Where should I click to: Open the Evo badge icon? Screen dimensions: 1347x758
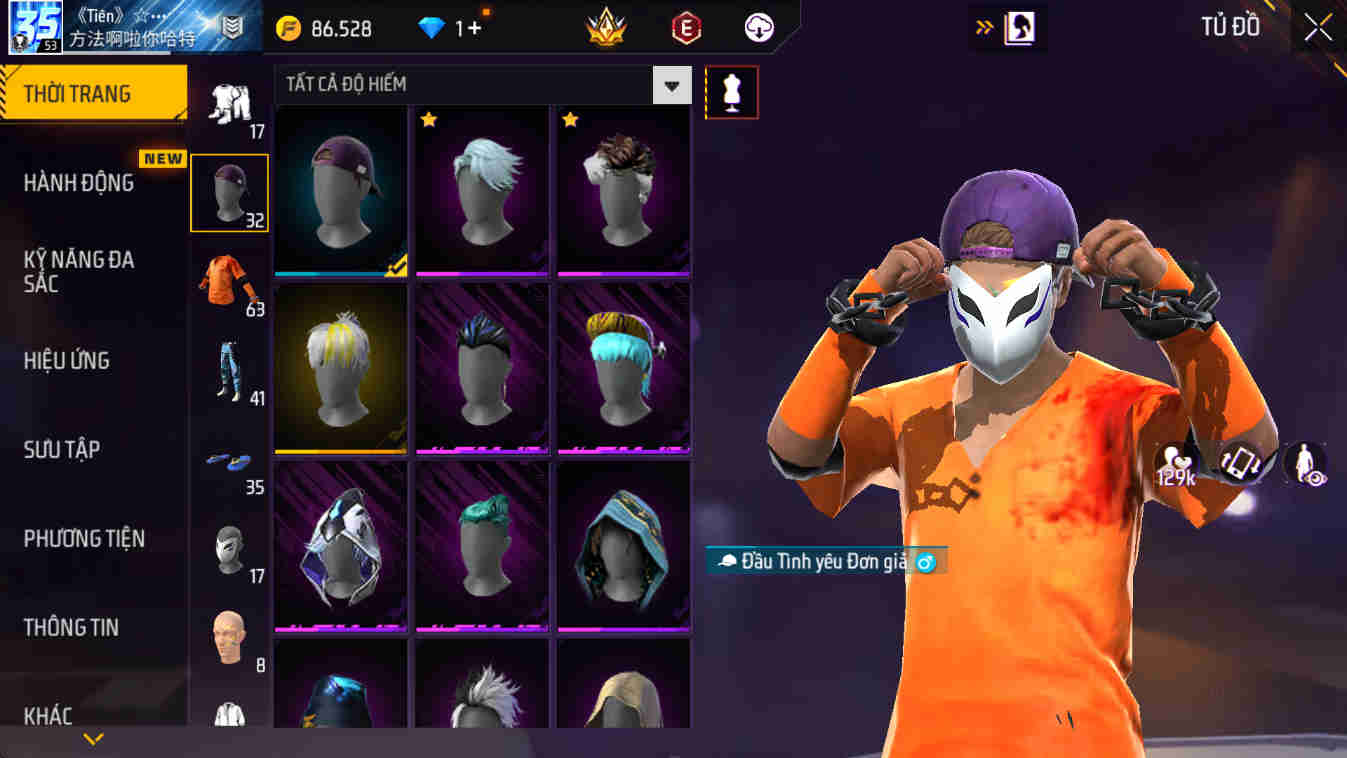(x=686, y=27)
